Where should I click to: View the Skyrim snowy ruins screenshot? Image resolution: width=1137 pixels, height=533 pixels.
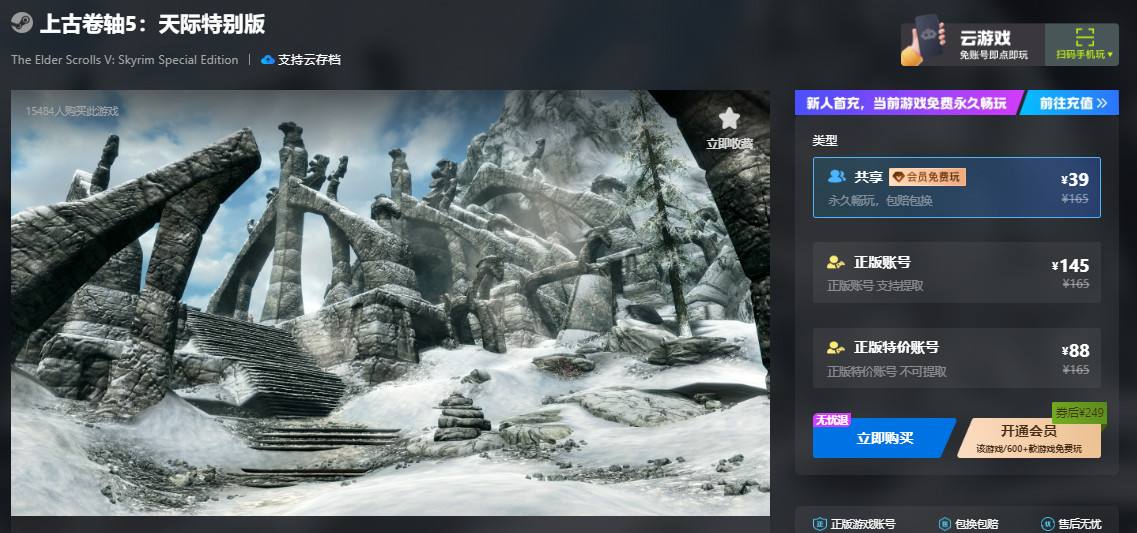(x=390, y=303)
